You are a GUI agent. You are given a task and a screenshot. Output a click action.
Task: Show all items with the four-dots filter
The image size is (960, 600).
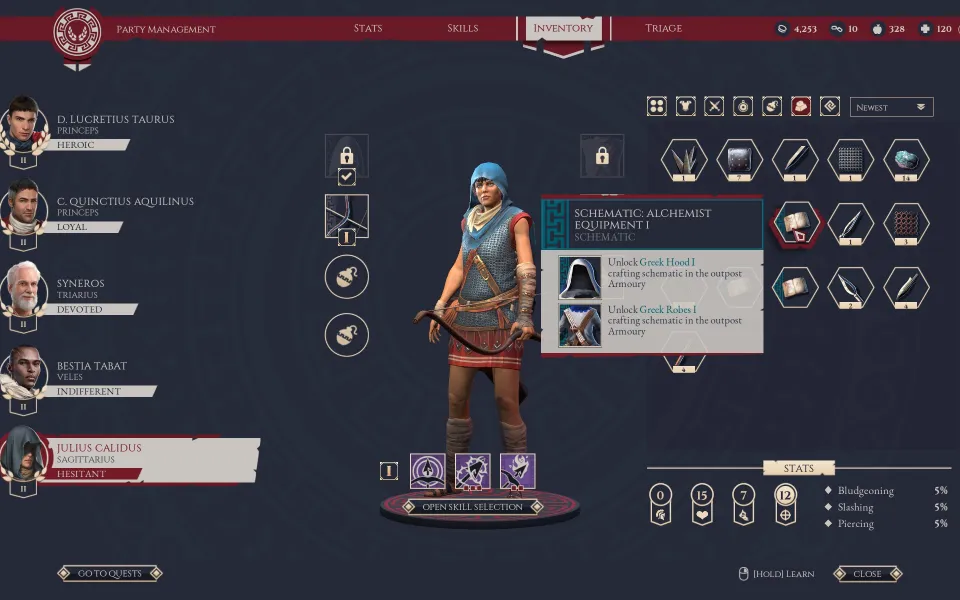(x=656, y=106)
